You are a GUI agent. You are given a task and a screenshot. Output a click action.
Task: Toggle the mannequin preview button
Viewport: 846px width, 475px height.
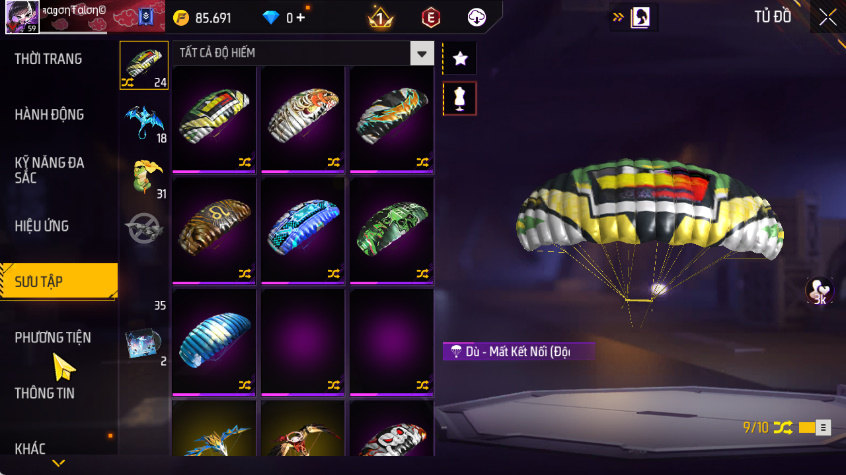(x=460, y=98)
